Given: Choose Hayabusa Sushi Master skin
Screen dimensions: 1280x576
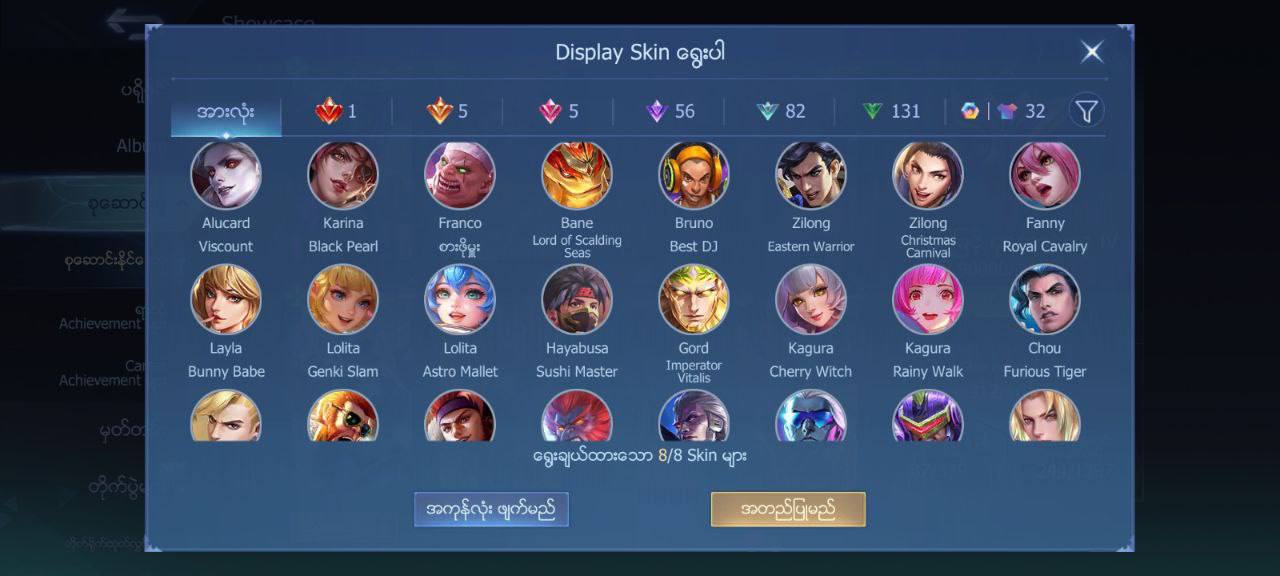Looking at the screenshot, I should point(577,299).
